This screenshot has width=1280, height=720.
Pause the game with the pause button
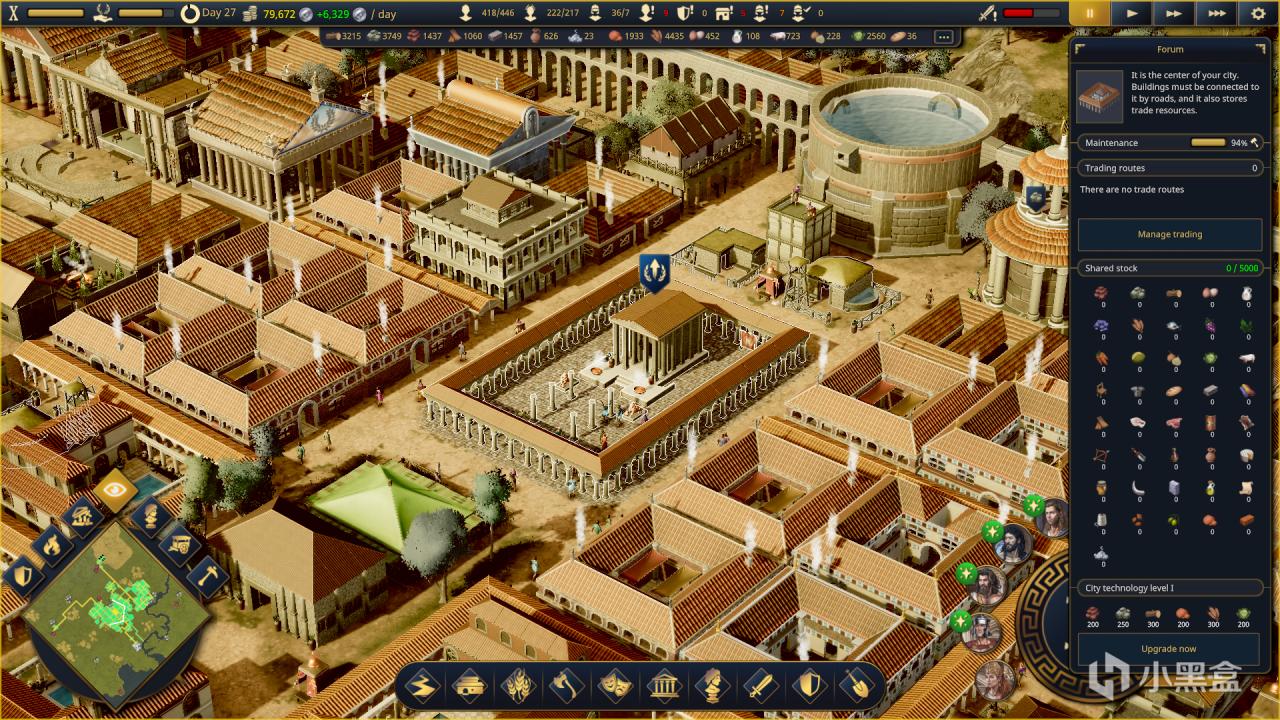pyautogui.click(x=1090, y=14)
